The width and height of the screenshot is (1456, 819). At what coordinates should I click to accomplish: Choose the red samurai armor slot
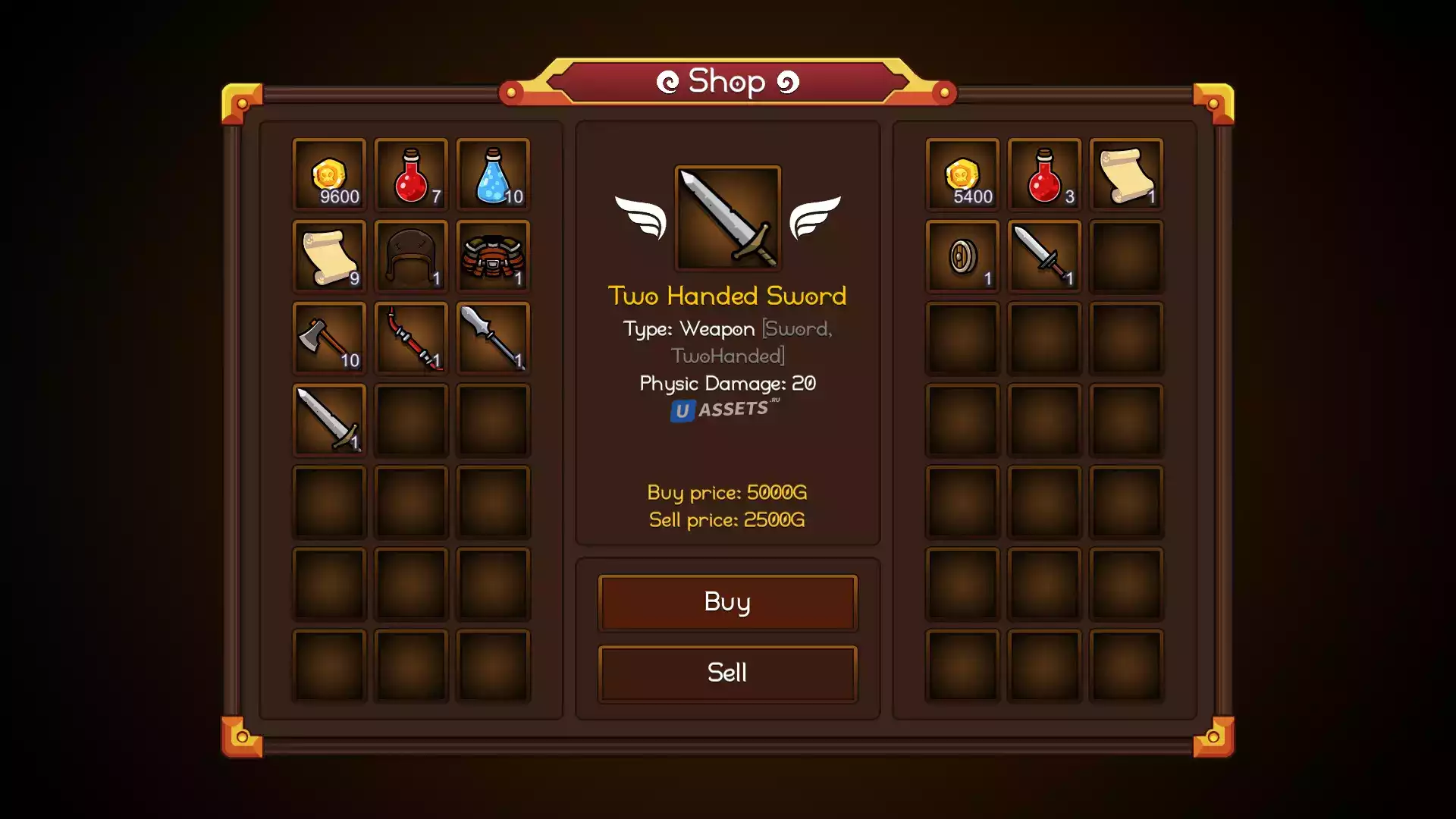pos(493,256)
